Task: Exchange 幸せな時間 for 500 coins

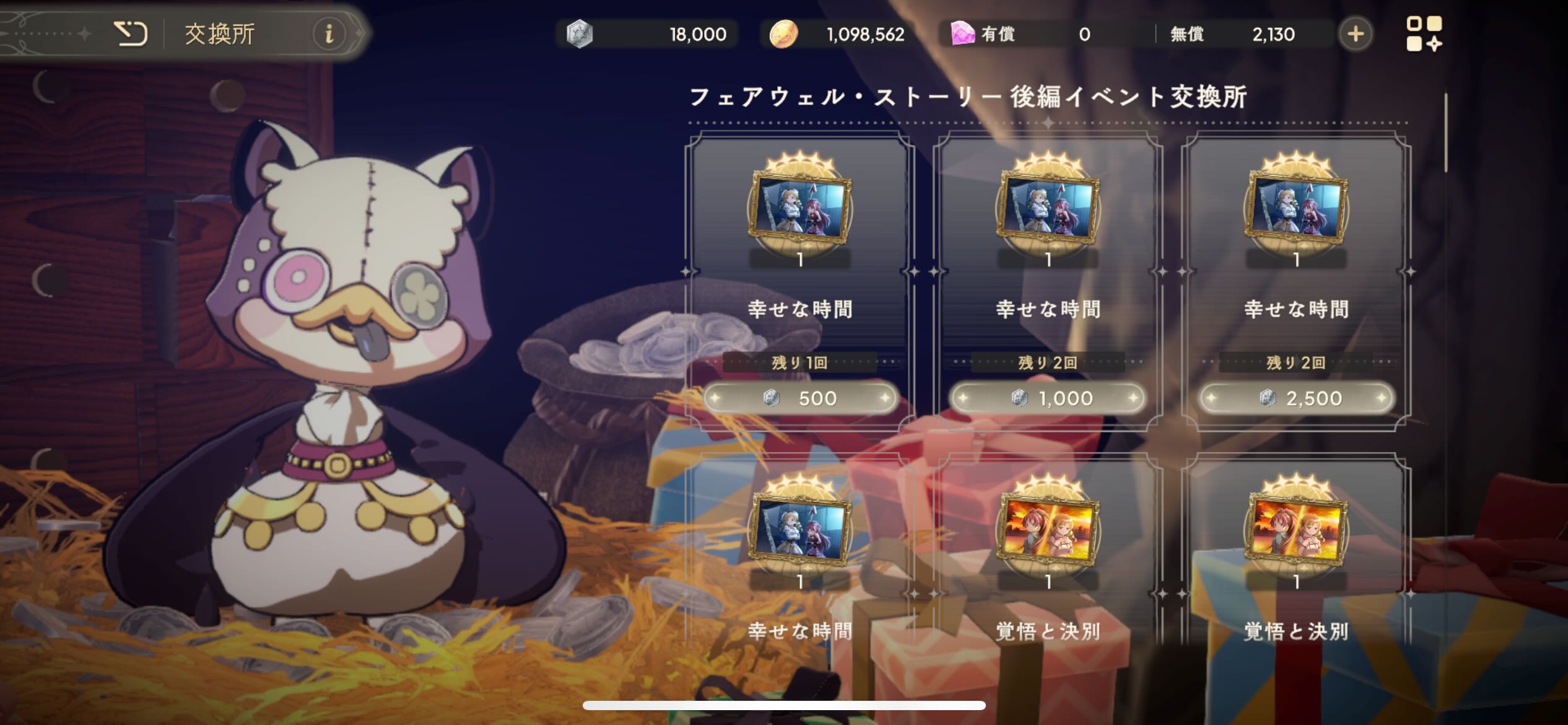Action: (800, 398)
